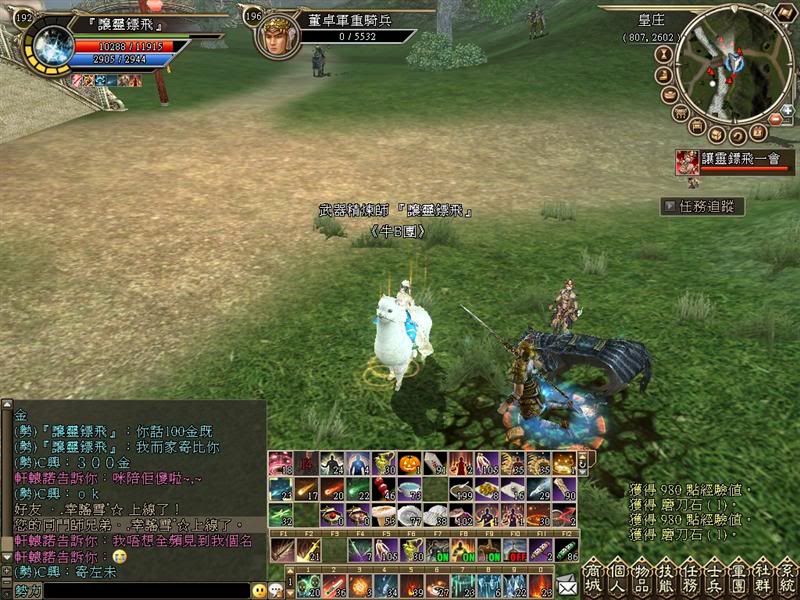This screenshot has height=600, width=800.
Task: Open the 個人 character menu
Action: pos(615,577)
